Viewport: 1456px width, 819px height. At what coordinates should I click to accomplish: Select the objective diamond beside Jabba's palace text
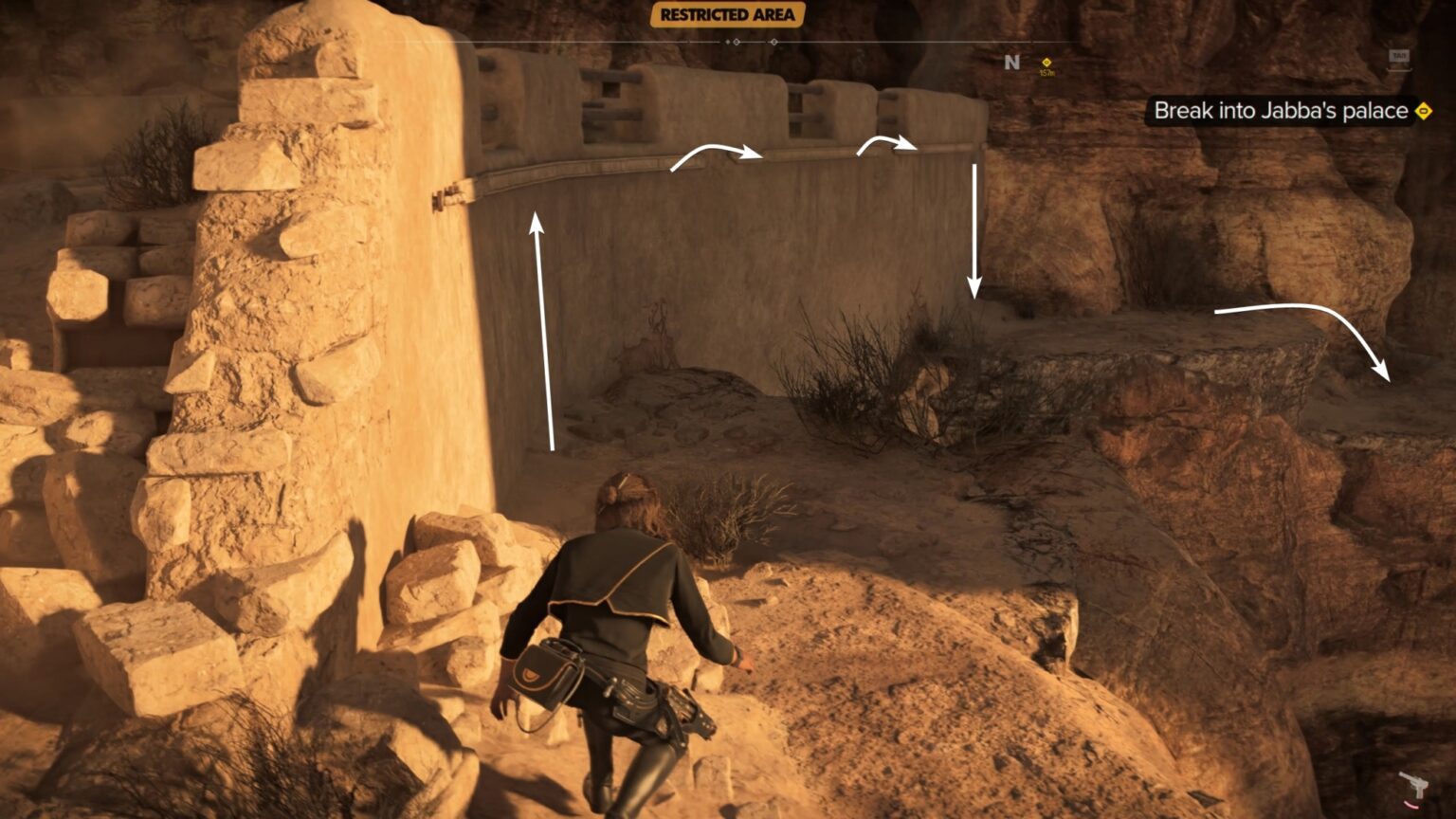pos(1422,111)
